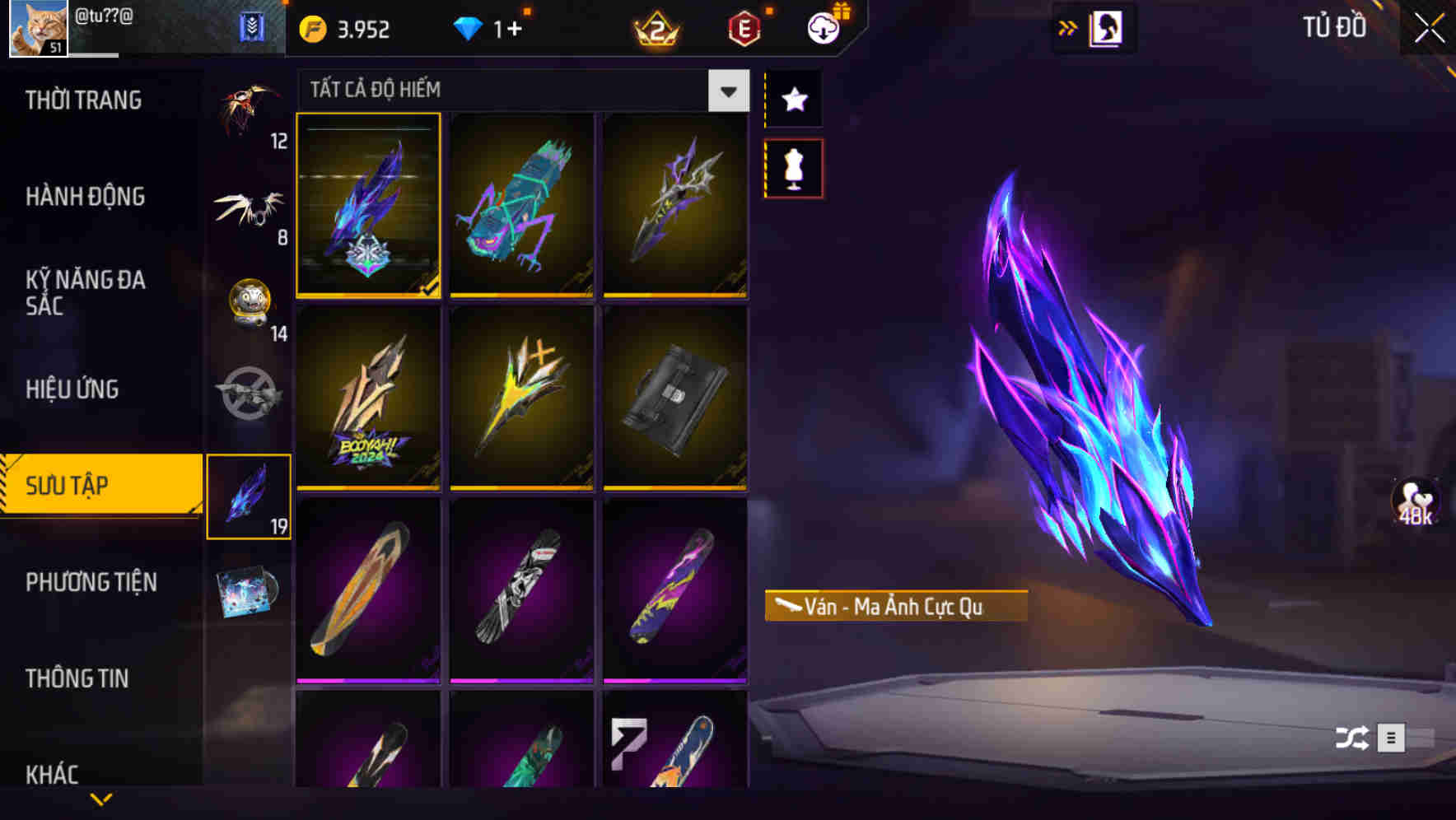This screenshot has height=820, width=1456.
Task: Expand the sidebar with the bottom down arrow
Action: (x=101, y=800)
